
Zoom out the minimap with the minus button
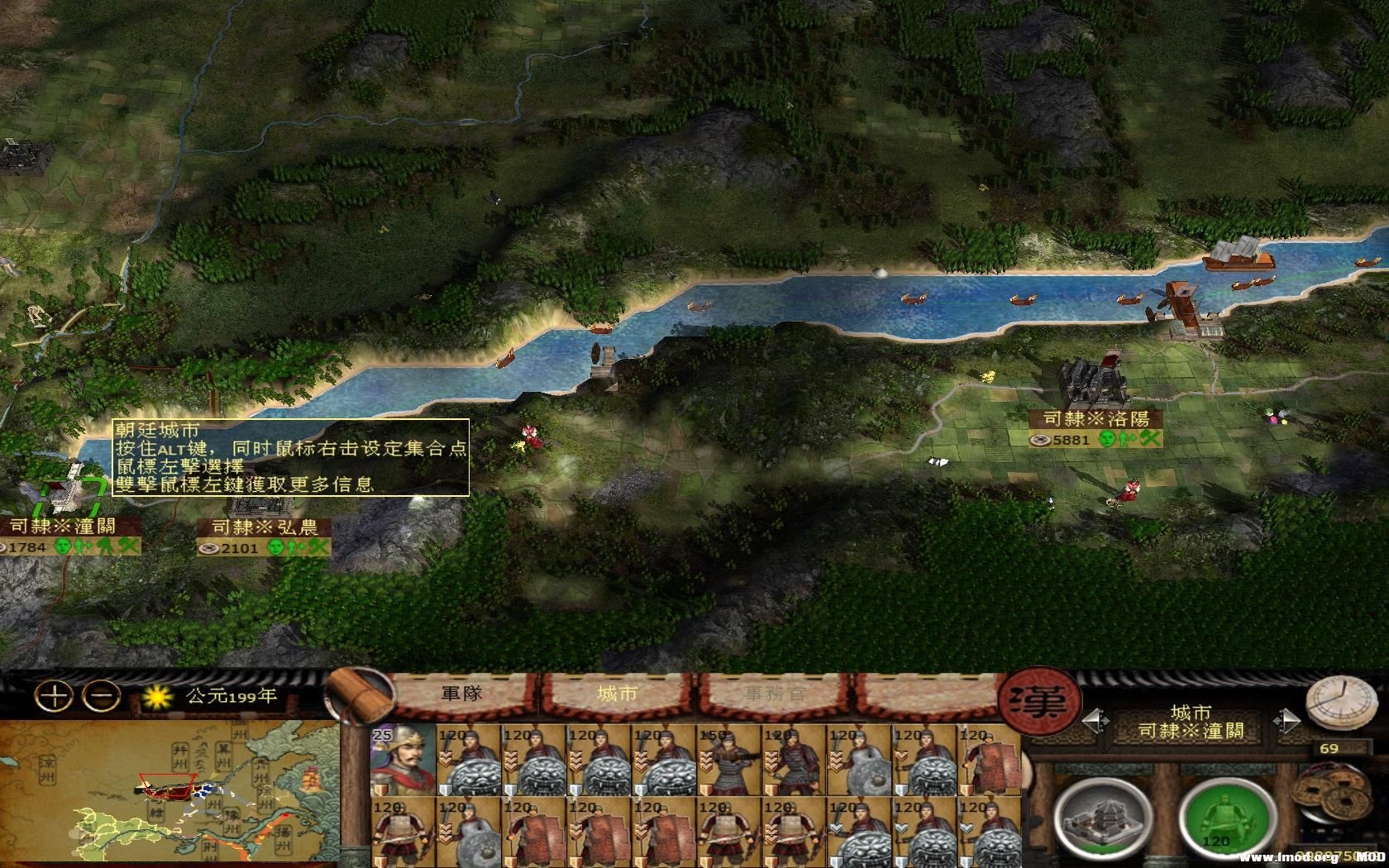coord(103,695)
